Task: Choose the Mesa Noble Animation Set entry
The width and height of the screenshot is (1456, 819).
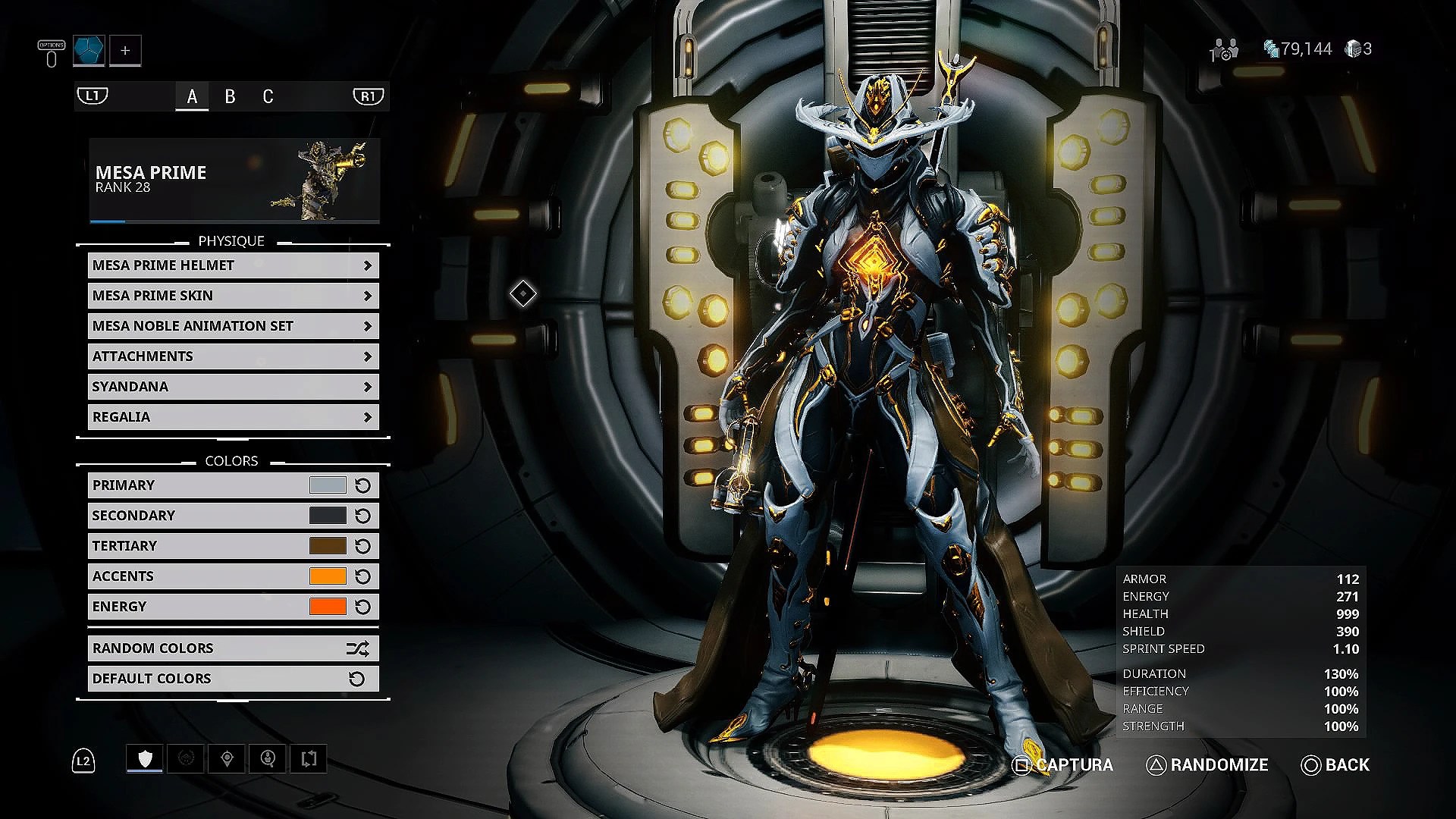Action: (x=233, y=326)
